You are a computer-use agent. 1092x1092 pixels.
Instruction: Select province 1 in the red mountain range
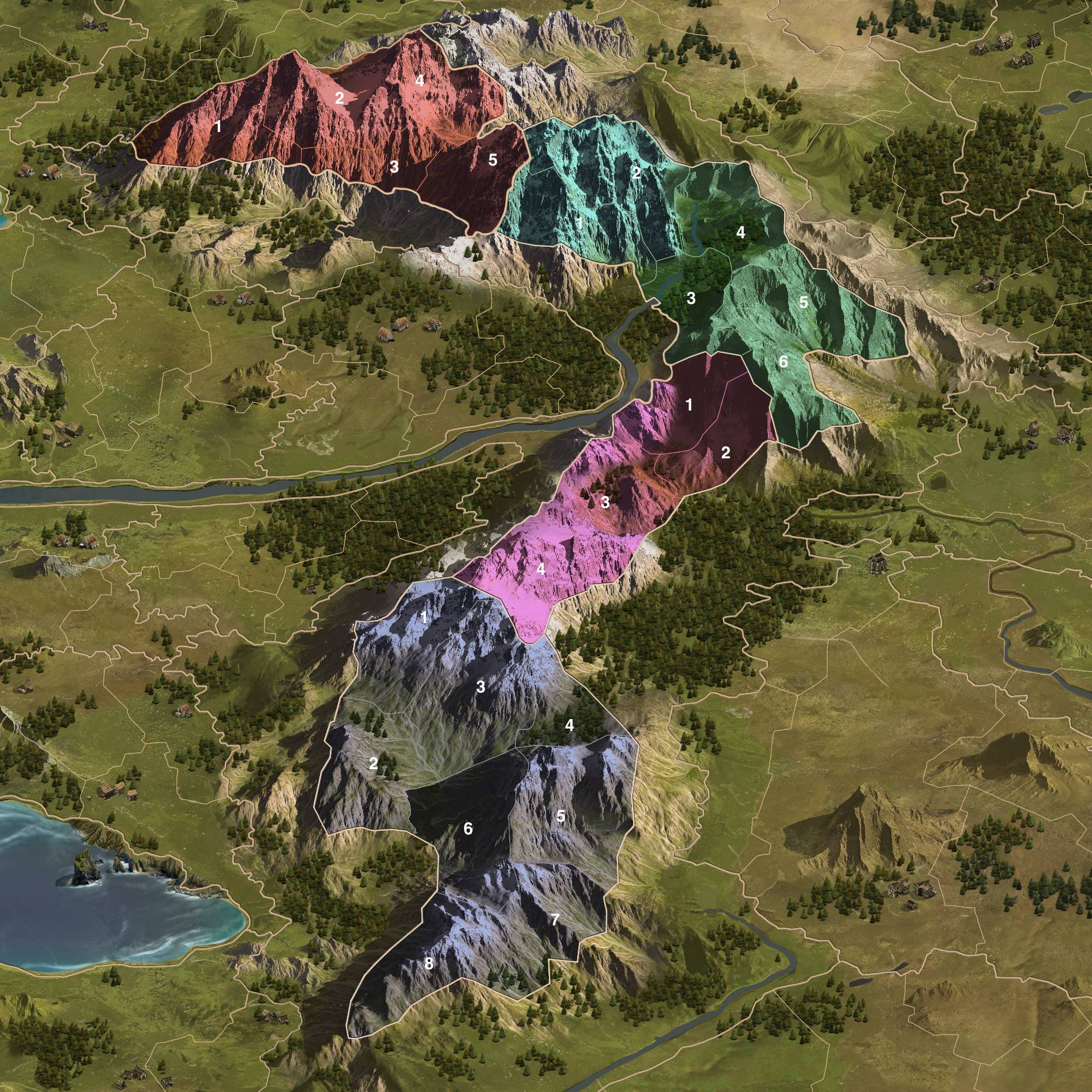click(x=217, y=127)
